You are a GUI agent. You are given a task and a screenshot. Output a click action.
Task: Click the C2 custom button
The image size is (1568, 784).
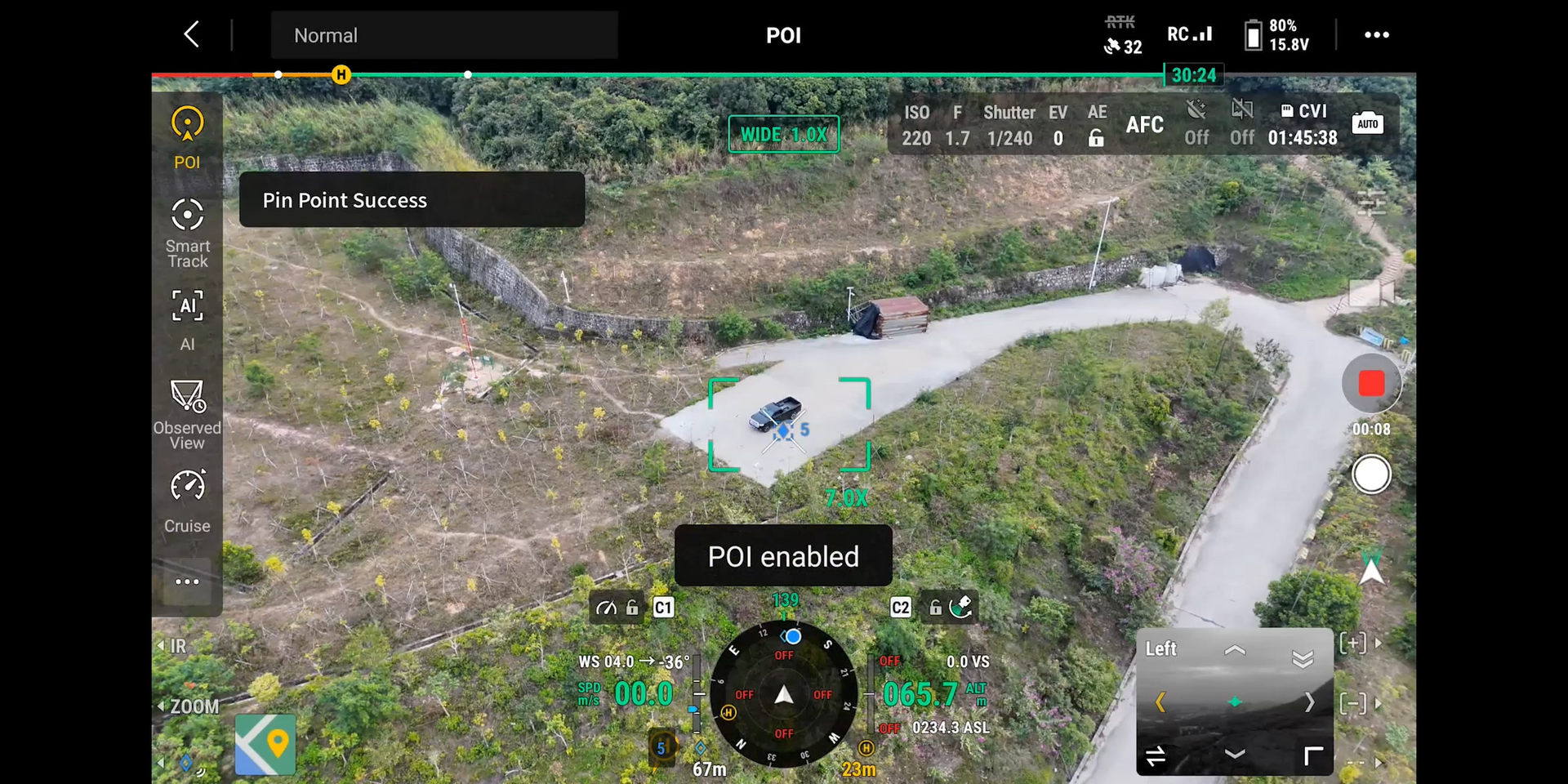[x=900, y=608]
